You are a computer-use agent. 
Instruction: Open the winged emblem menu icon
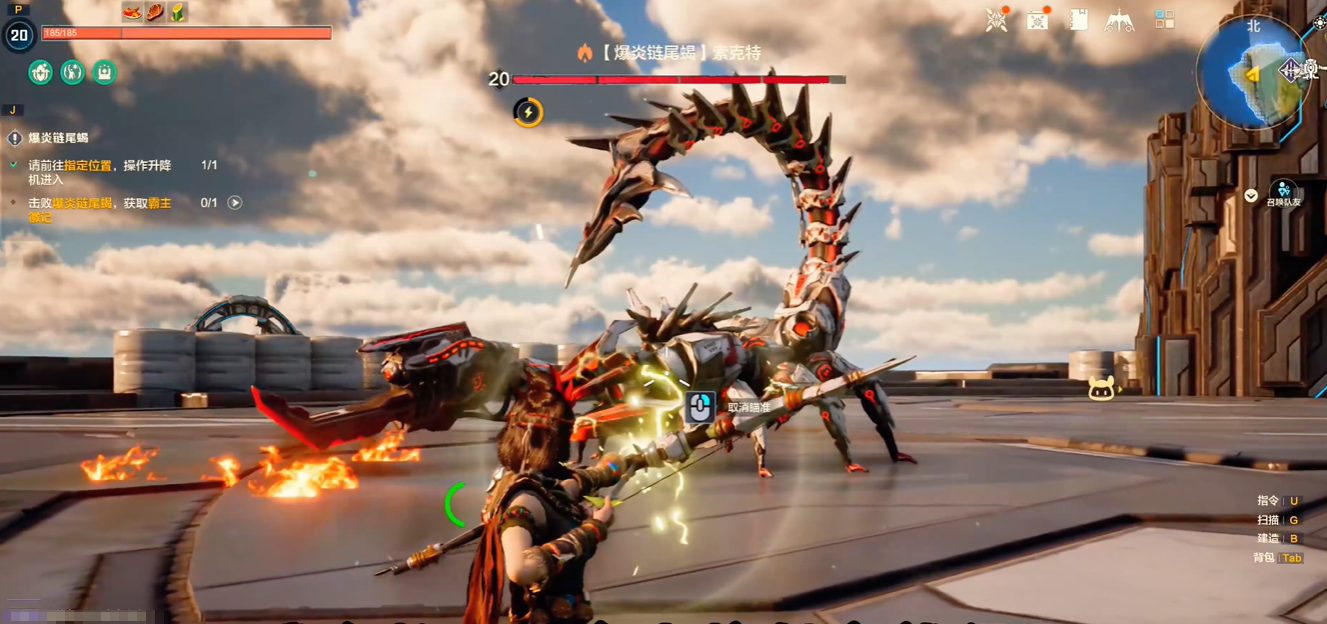[x=1119, y=20]
